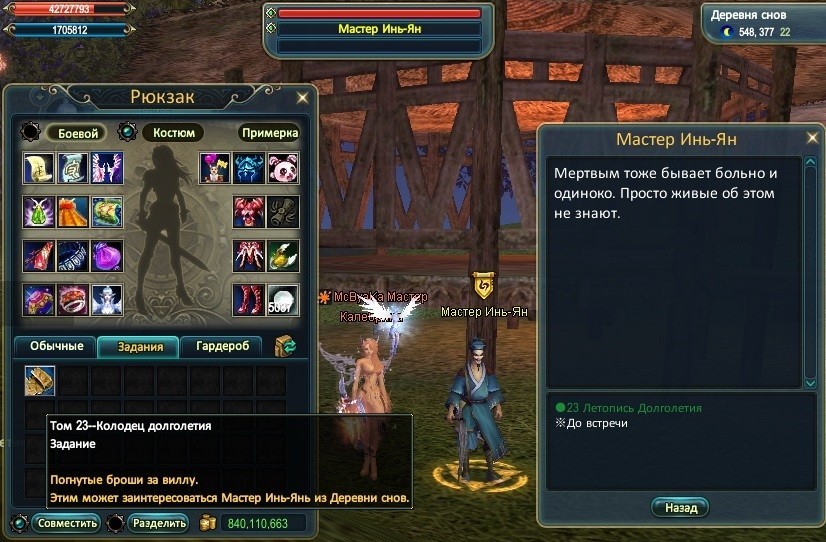Close the Мастер Инь-Ян dialogue window
The width and height of the screenshot is (826, 542).
(810, 138)
